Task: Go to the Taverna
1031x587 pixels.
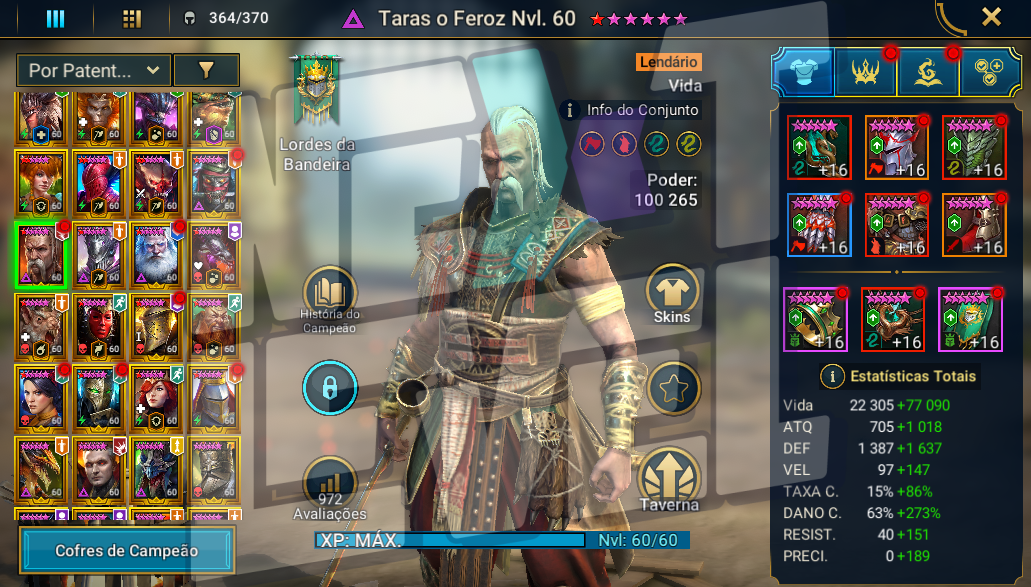Action: pos(671,480)
